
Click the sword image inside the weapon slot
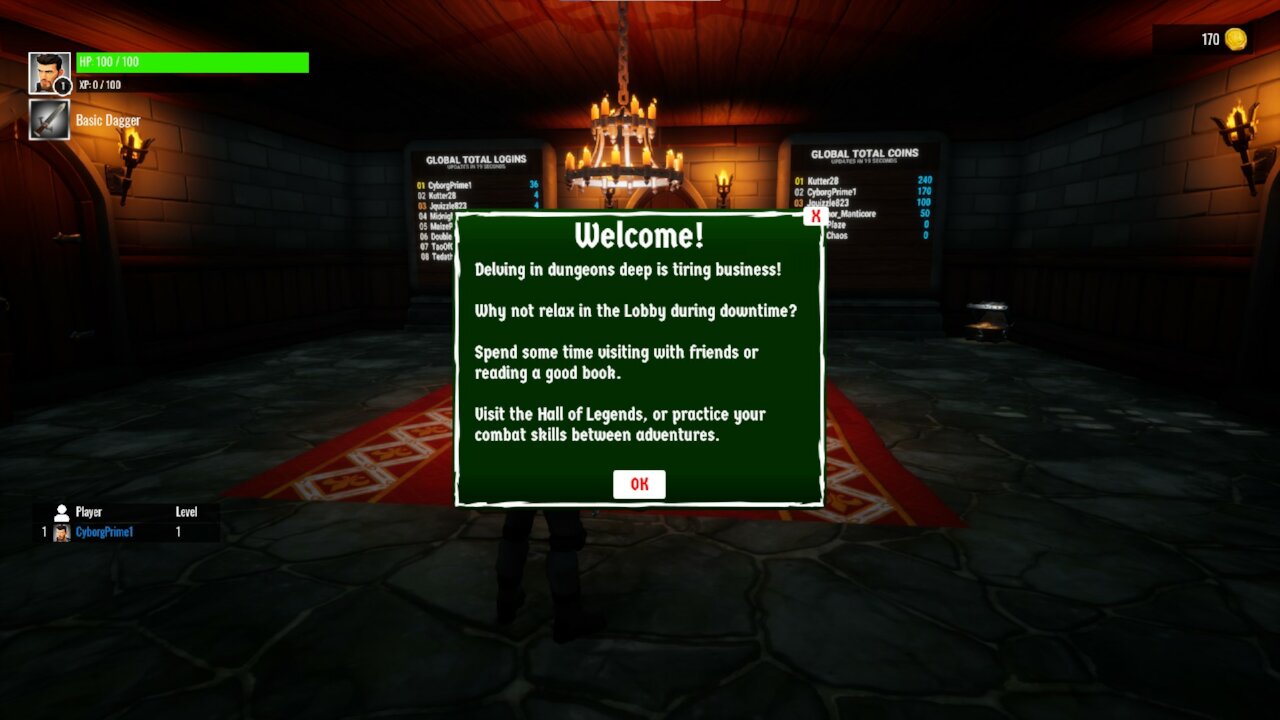(x=48, y=120)
